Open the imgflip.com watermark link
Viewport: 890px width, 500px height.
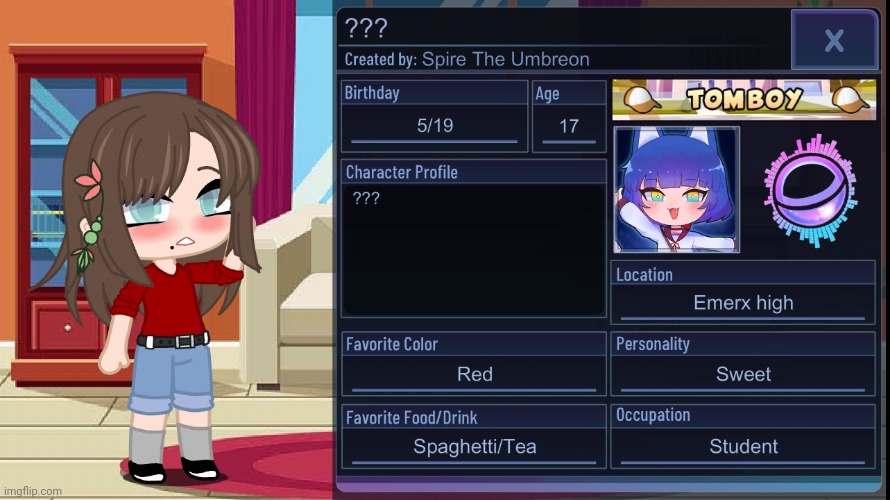(32, 491)
